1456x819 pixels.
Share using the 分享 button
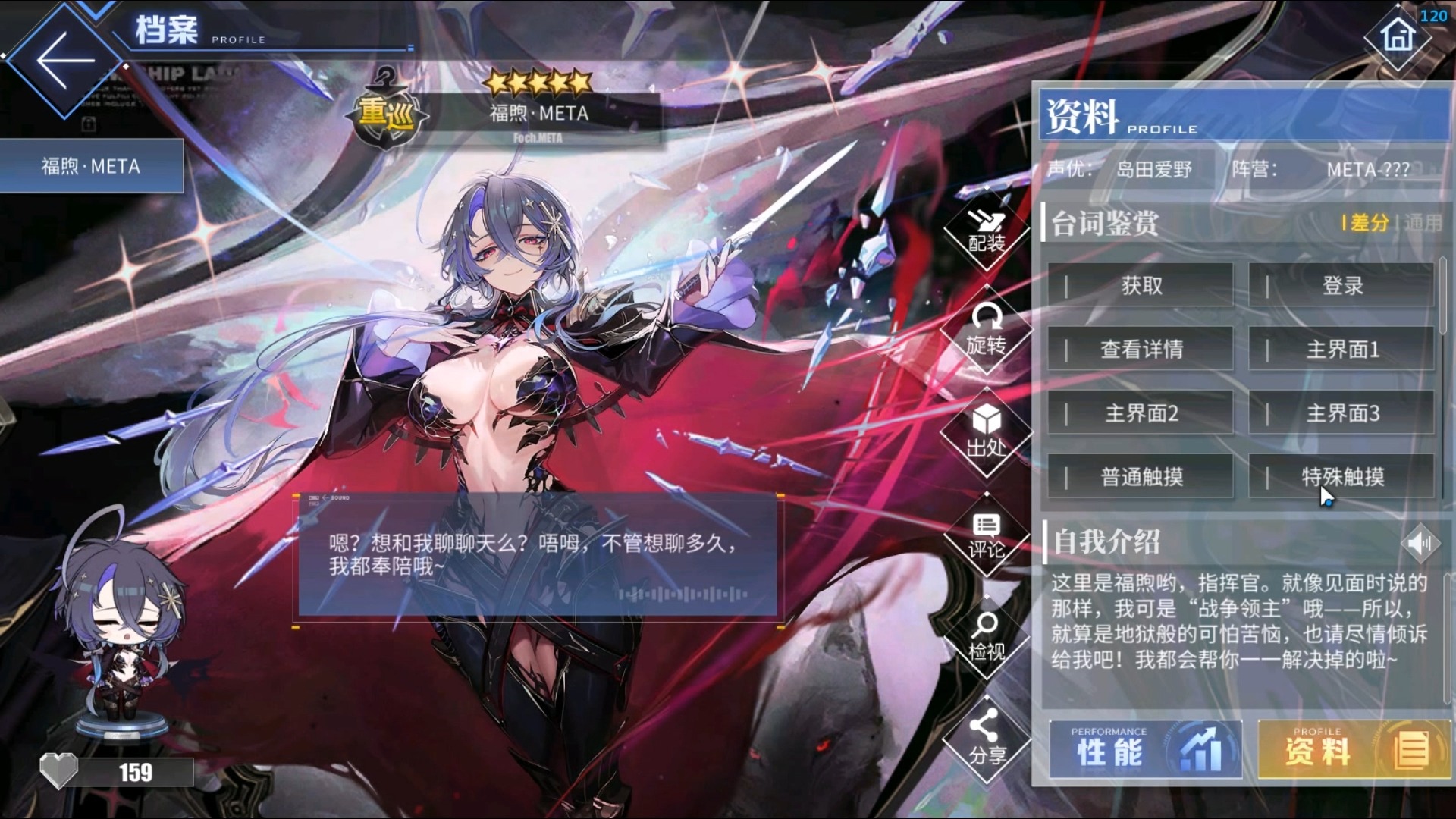pos(986,739)
